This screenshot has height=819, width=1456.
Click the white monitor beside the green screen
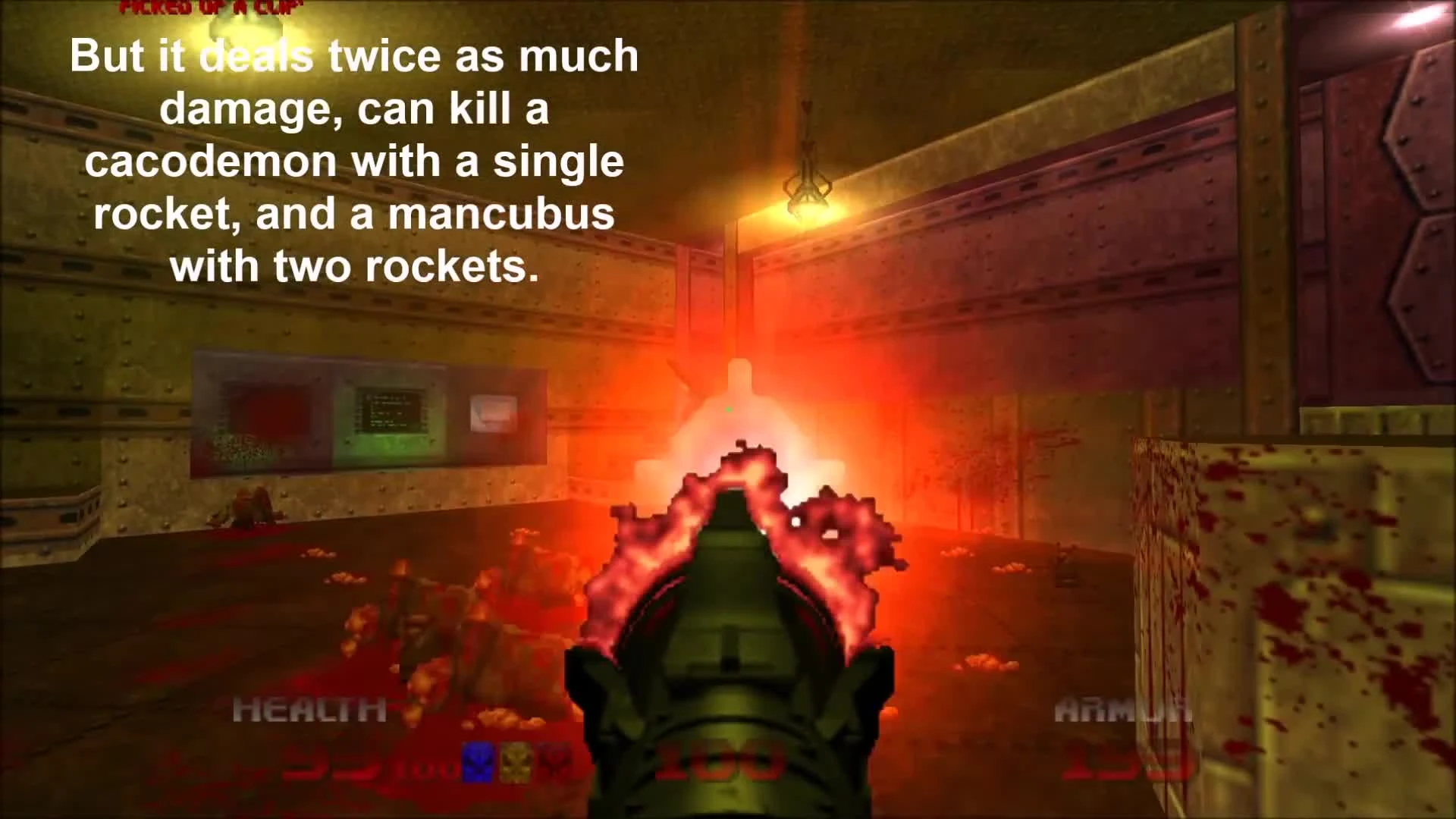[493, 413]
